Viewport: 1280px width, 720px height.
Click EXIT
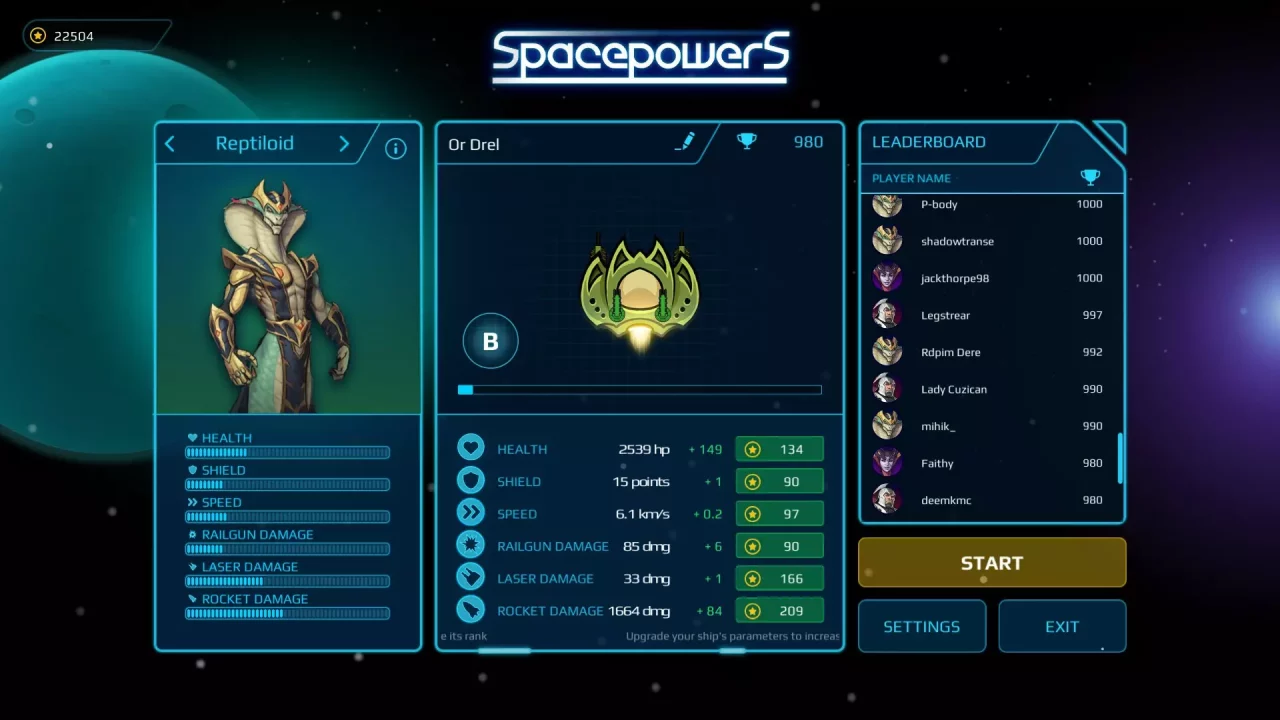pyautogui.click(x=1062, y=626)
